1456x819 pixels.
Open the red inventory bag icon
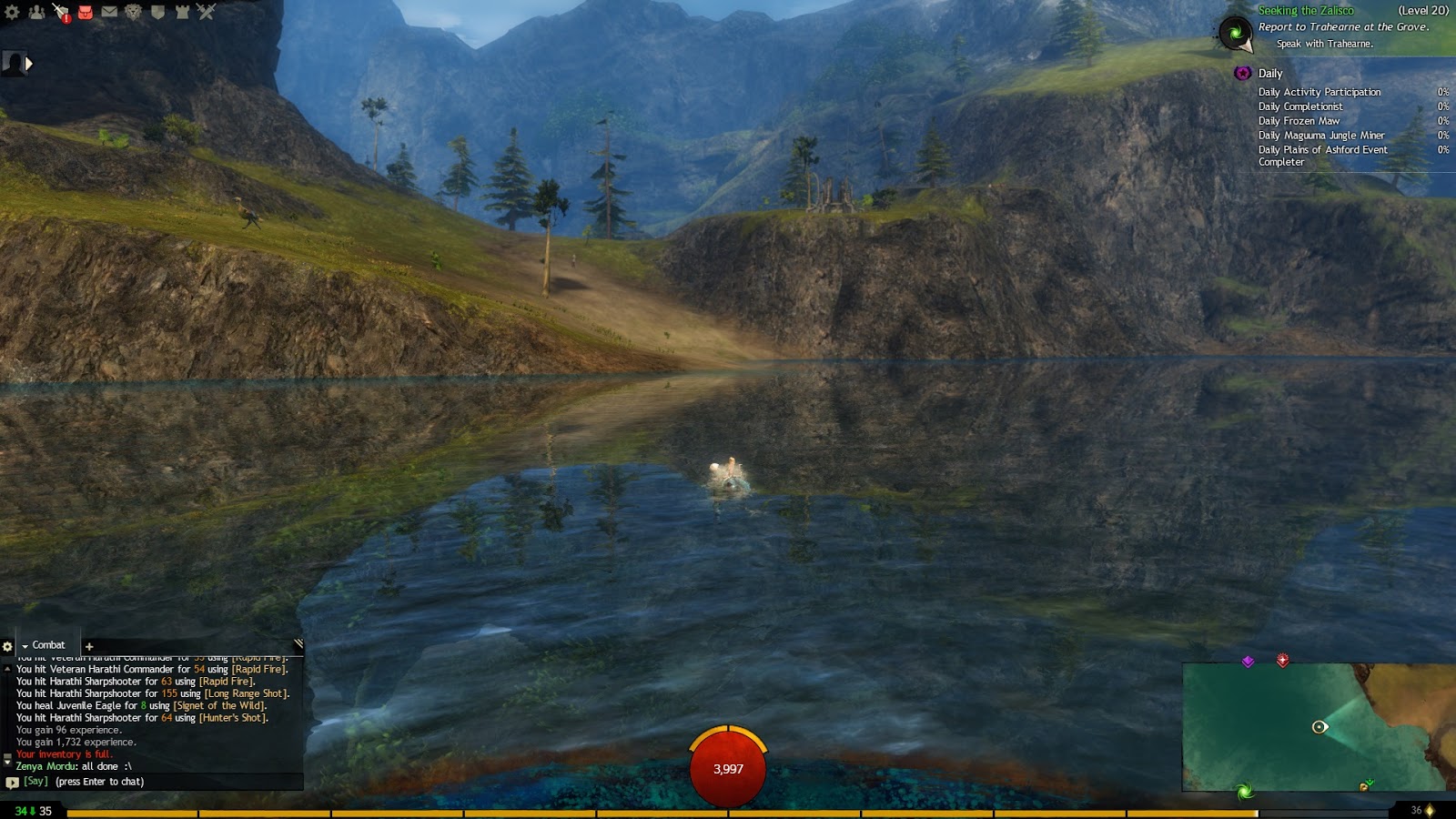(x=86, y=12)
